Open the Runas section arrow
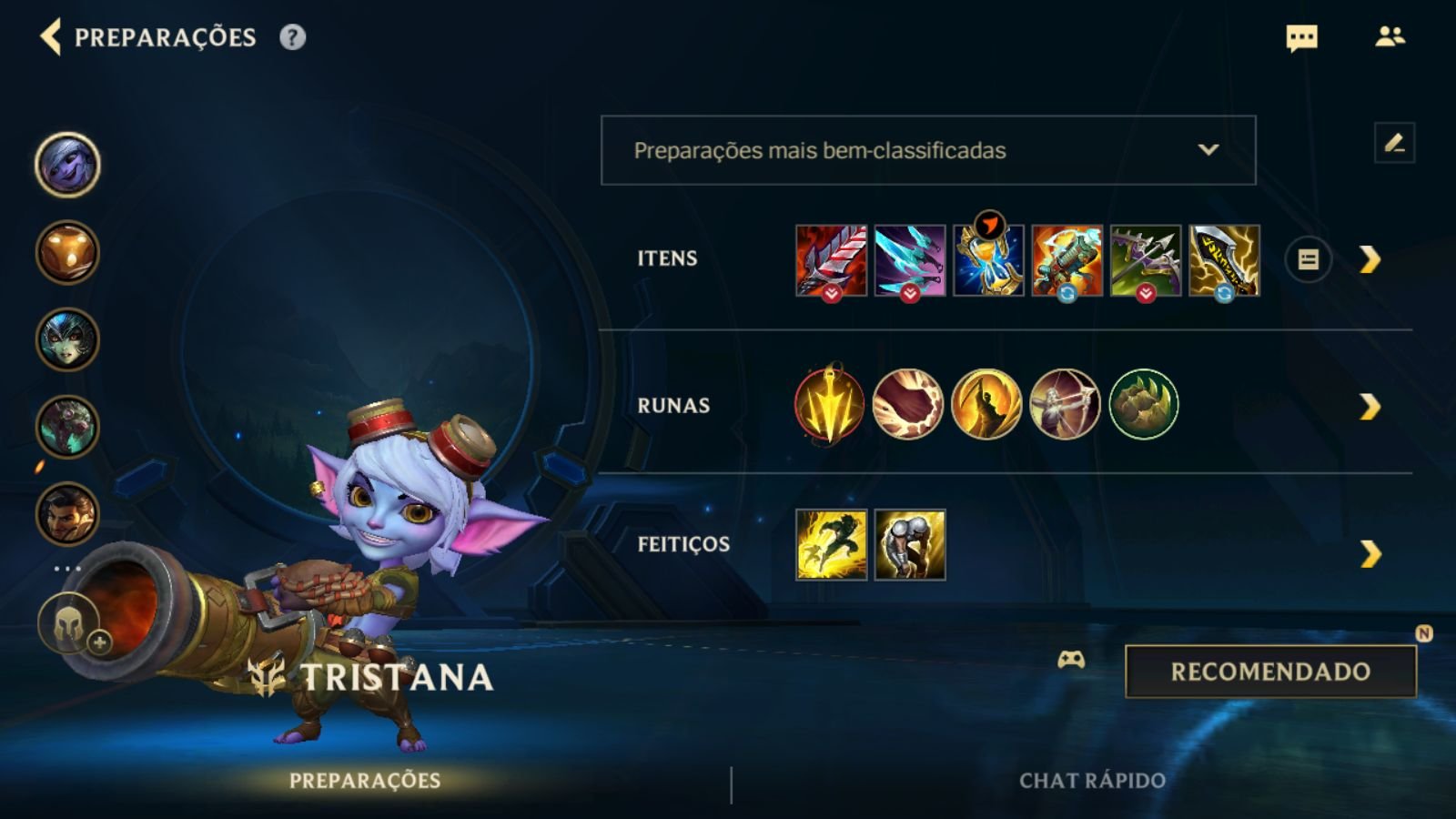1456x819 pixels. pos(1370,407)
